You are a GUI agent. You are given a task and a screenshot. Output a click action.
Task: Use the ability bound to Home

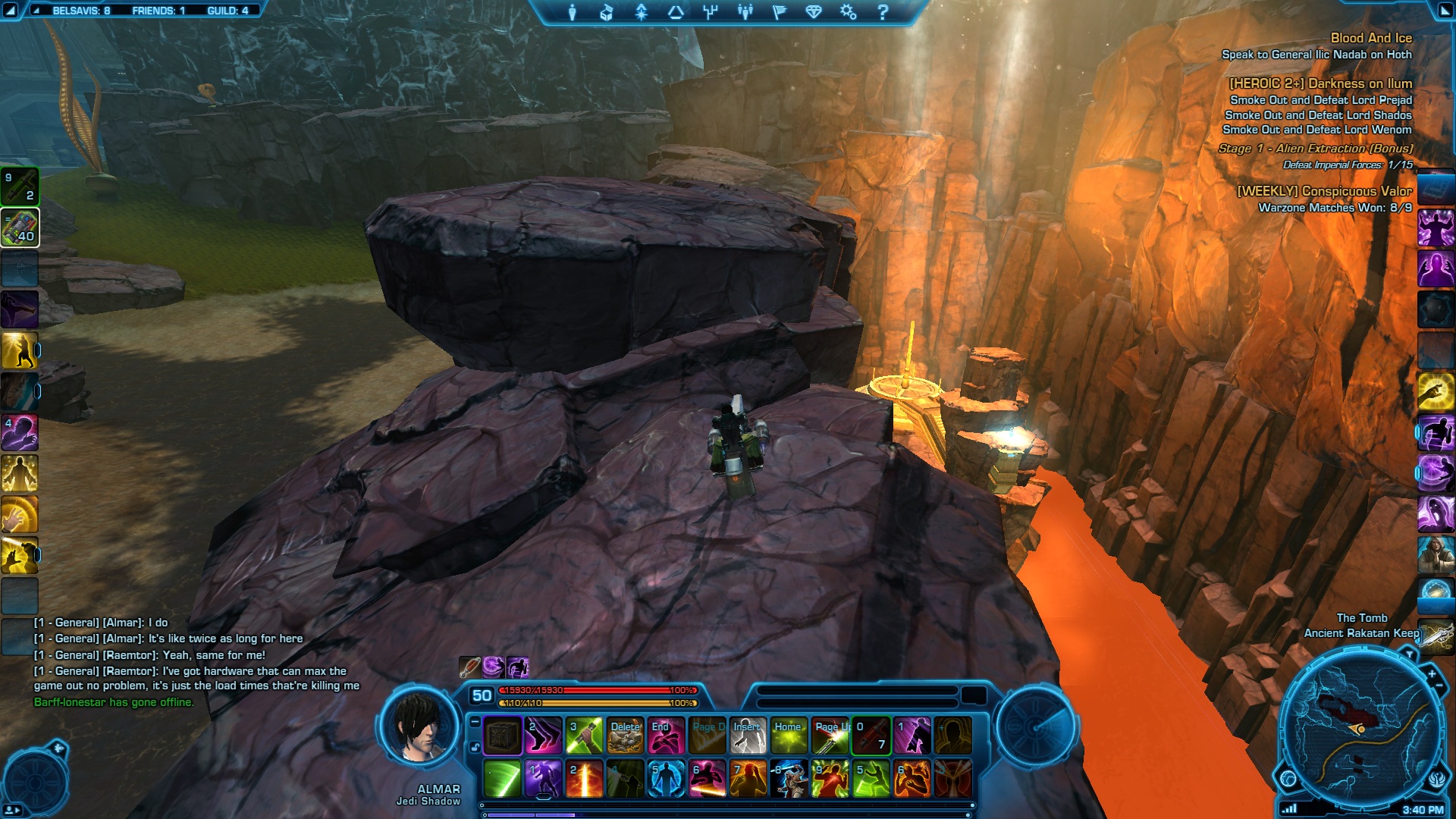click(x=789, y=736)
